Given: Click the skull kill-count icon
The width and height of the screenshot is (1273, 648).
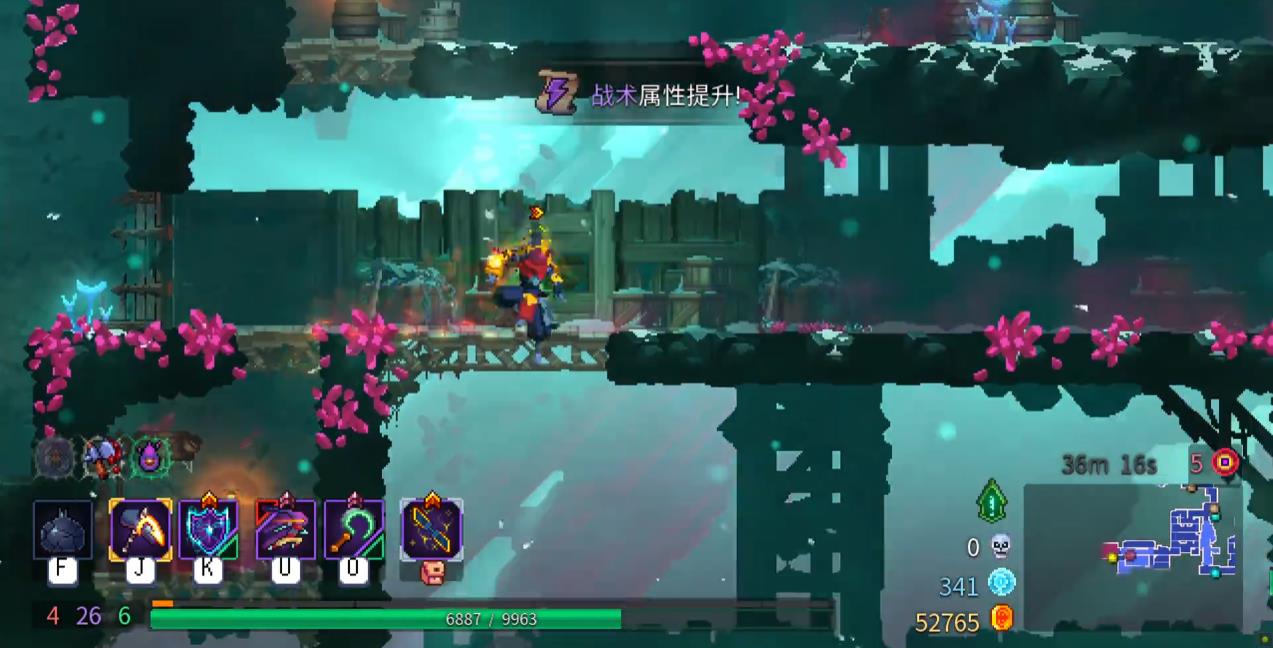Looking at the screenshot, I should pyautogui.click(x=1000, y=547).
